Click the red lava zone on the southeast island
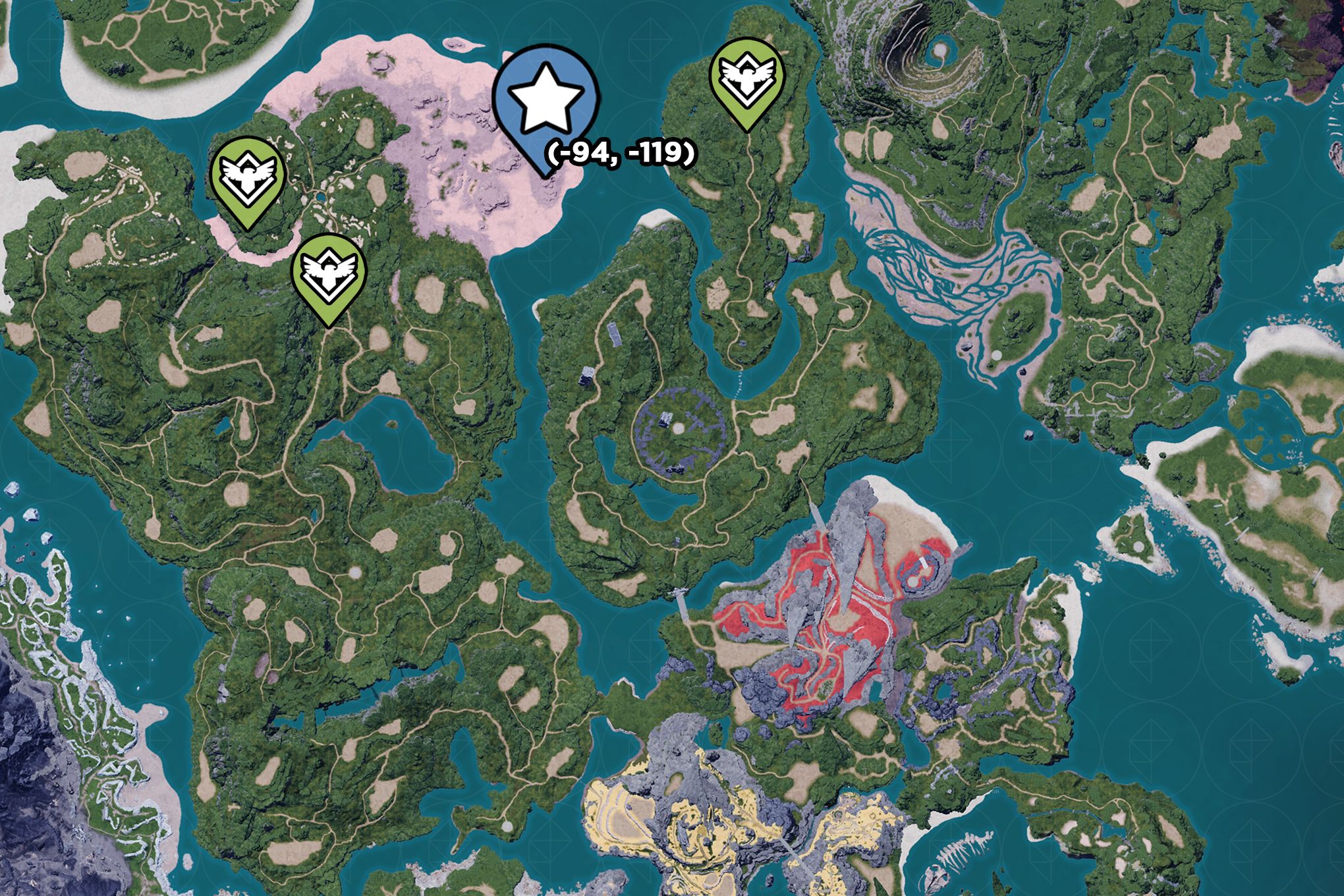The width and height of the screenshot is (1344, 896). (824, 626)
